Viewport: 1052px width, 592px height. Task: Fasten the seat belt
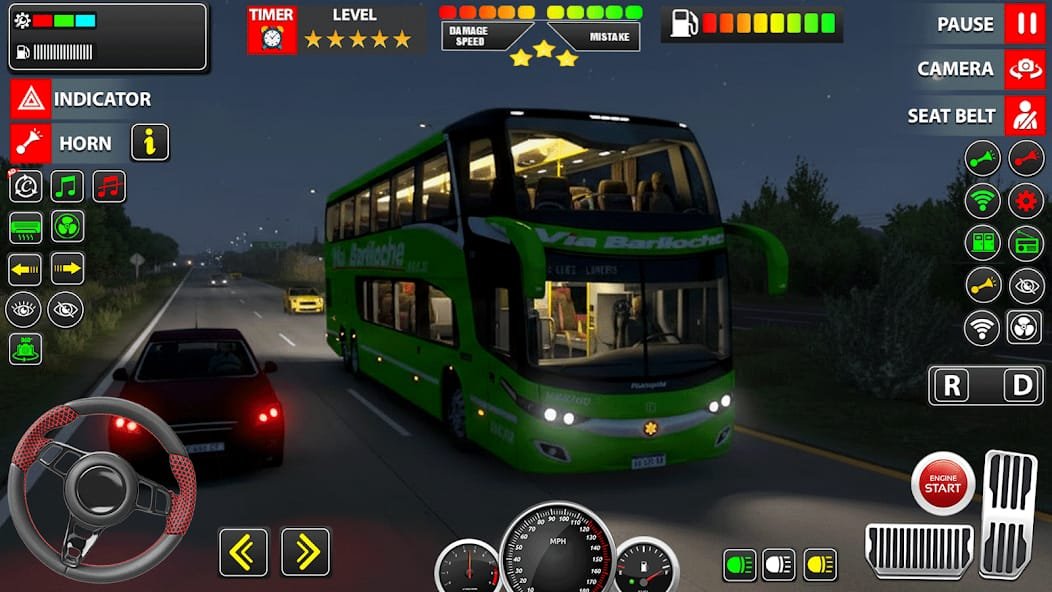(1025, 116)
